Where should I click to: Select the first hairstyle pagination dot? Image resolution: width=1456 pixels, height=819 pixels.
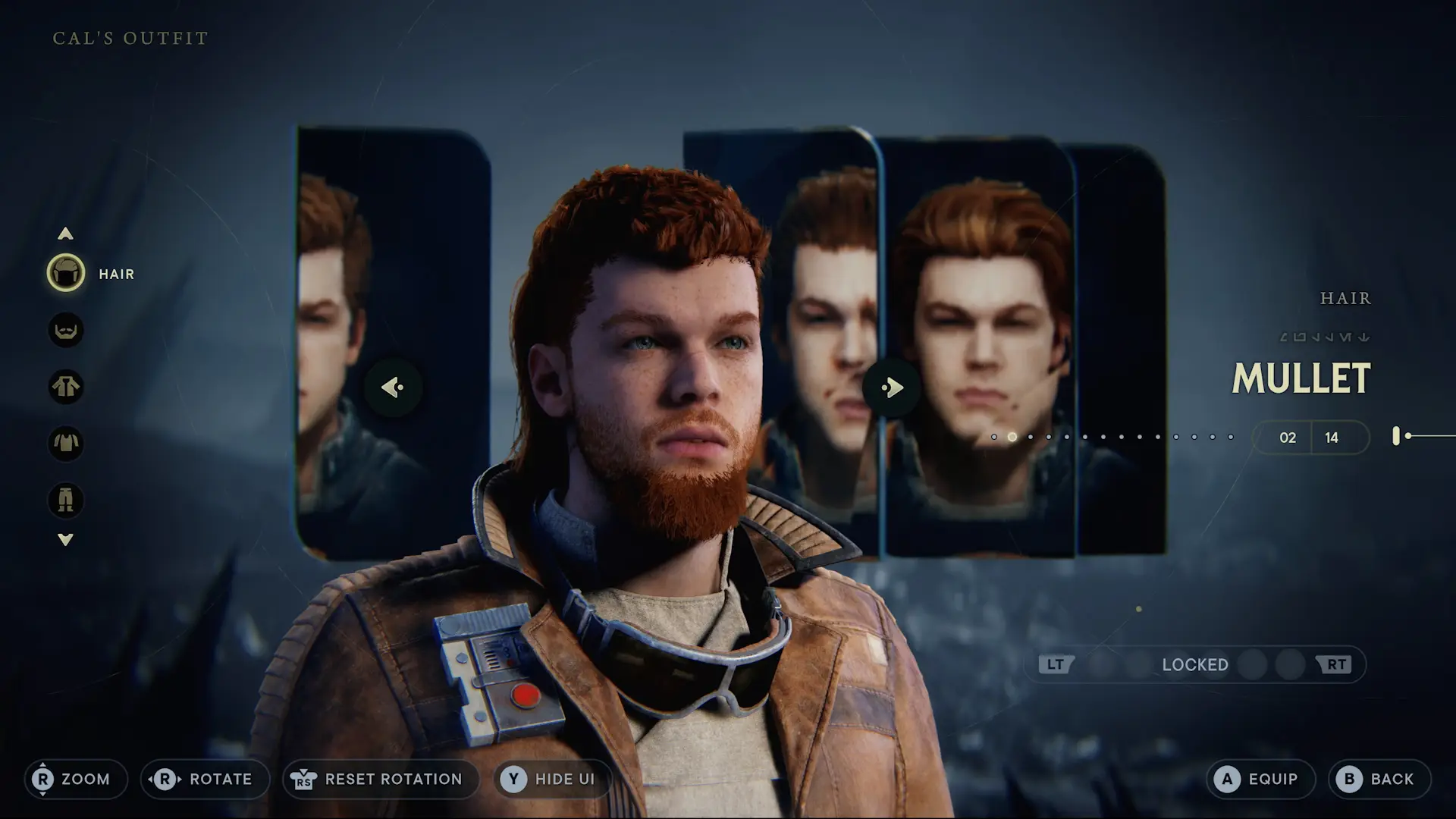click(x=996, y=436)
